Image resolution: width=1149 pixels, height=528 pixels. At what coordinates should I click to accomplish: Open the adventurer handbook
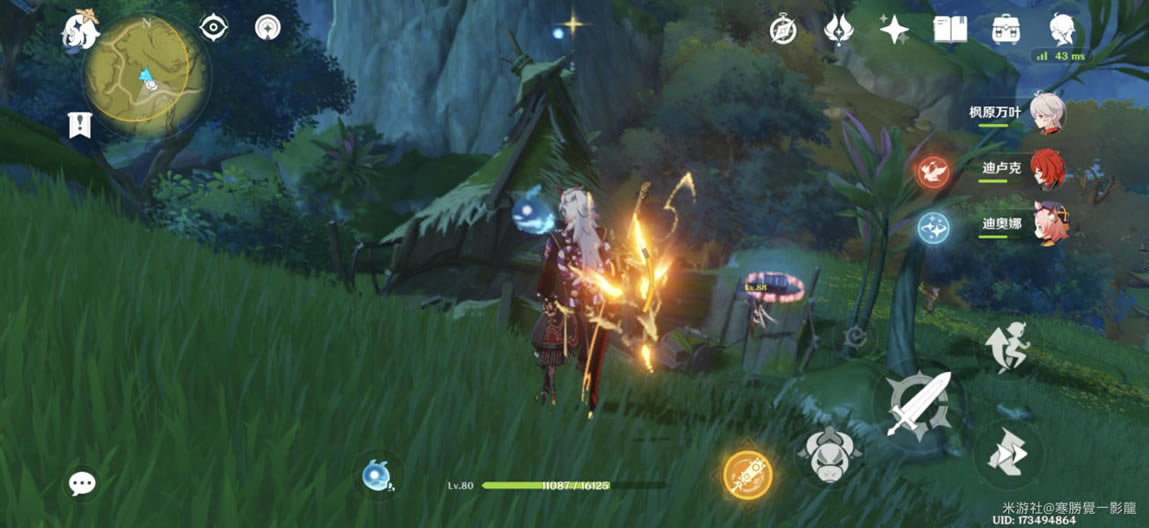pyautogui.click(x=948, y=29)
